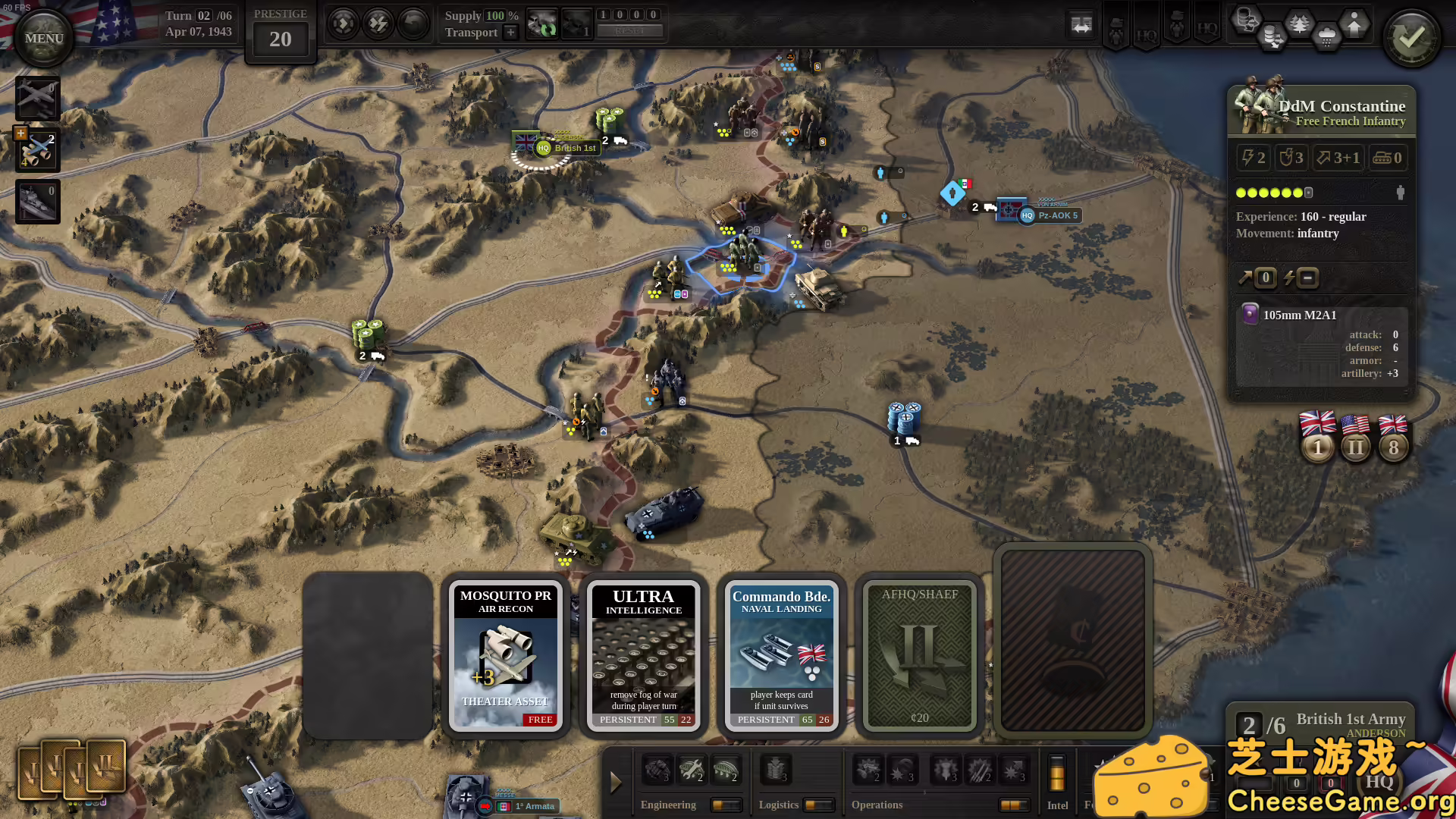Choose the US II Corps badge
The width and height of the screenshot is (1456, 819).
tap(1356, 438)
